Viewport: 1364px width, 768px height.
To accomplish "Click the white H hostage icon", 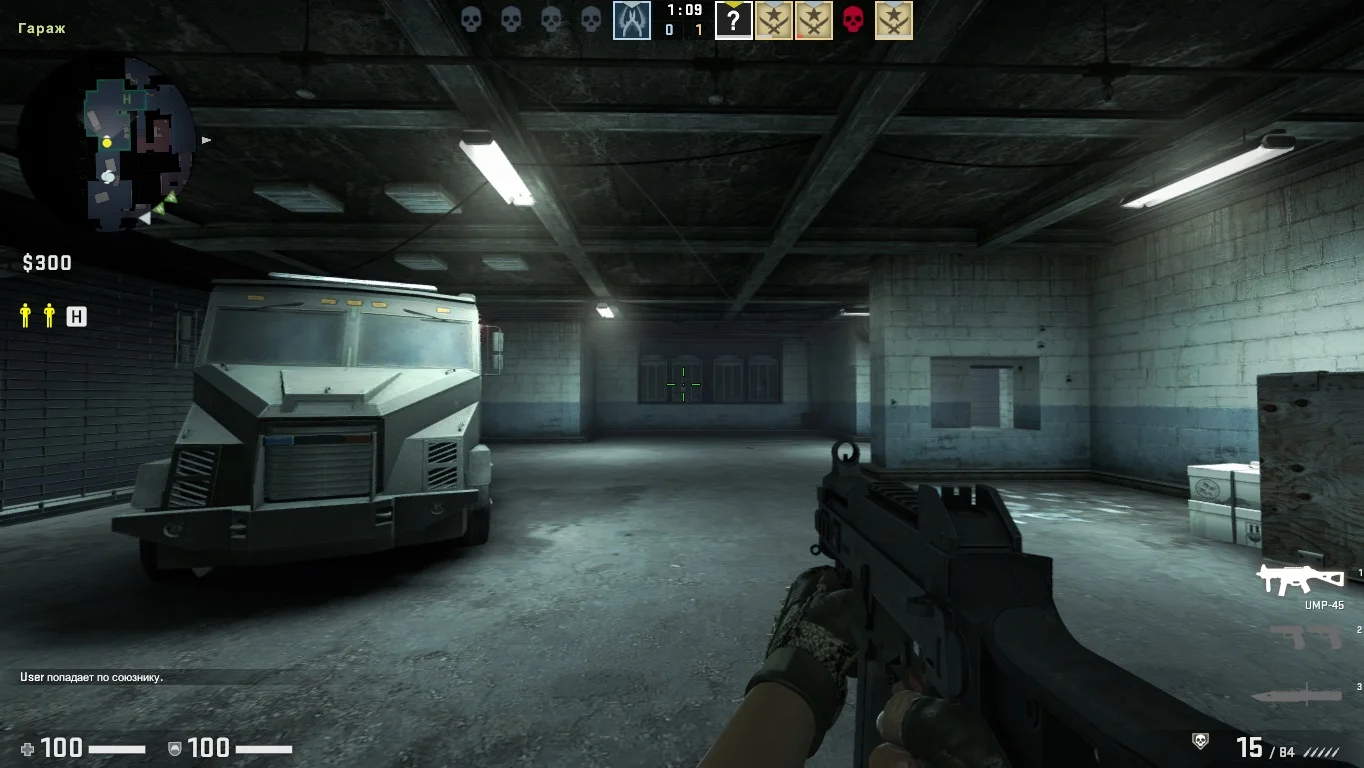I will (x=76, y=317).
